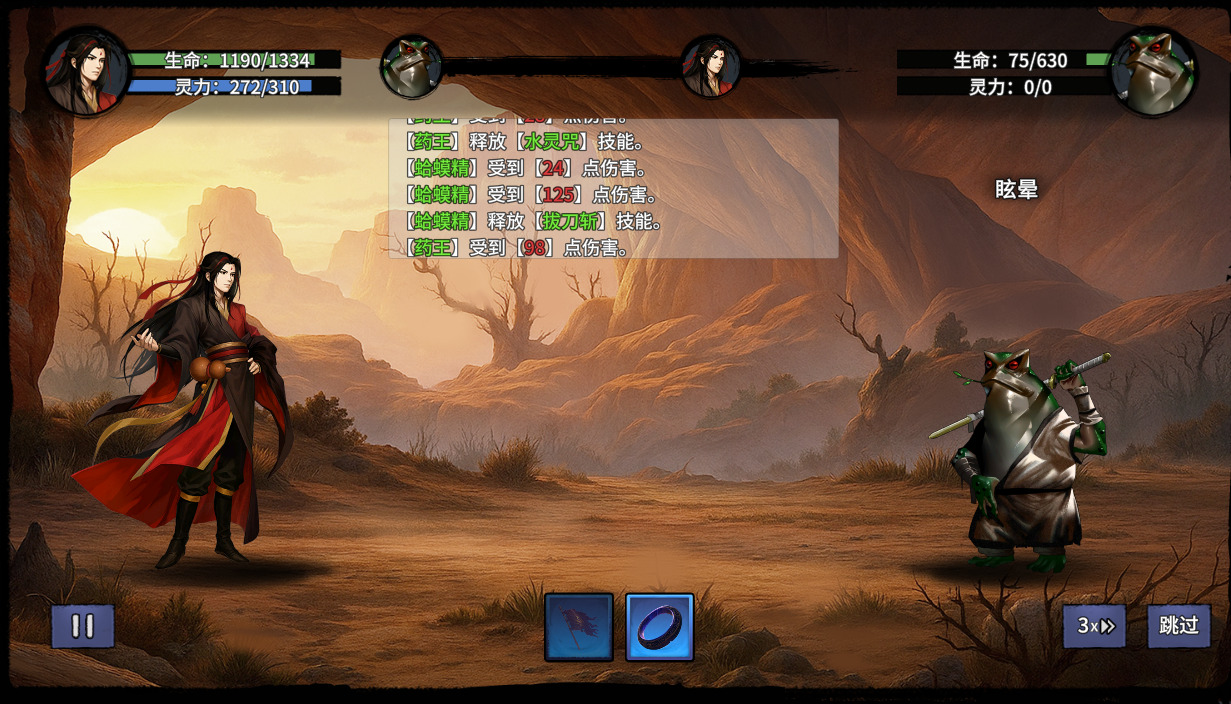Click the toad enemy portrait in the top-right
1231x704 pixels.
click(1154, 73)
